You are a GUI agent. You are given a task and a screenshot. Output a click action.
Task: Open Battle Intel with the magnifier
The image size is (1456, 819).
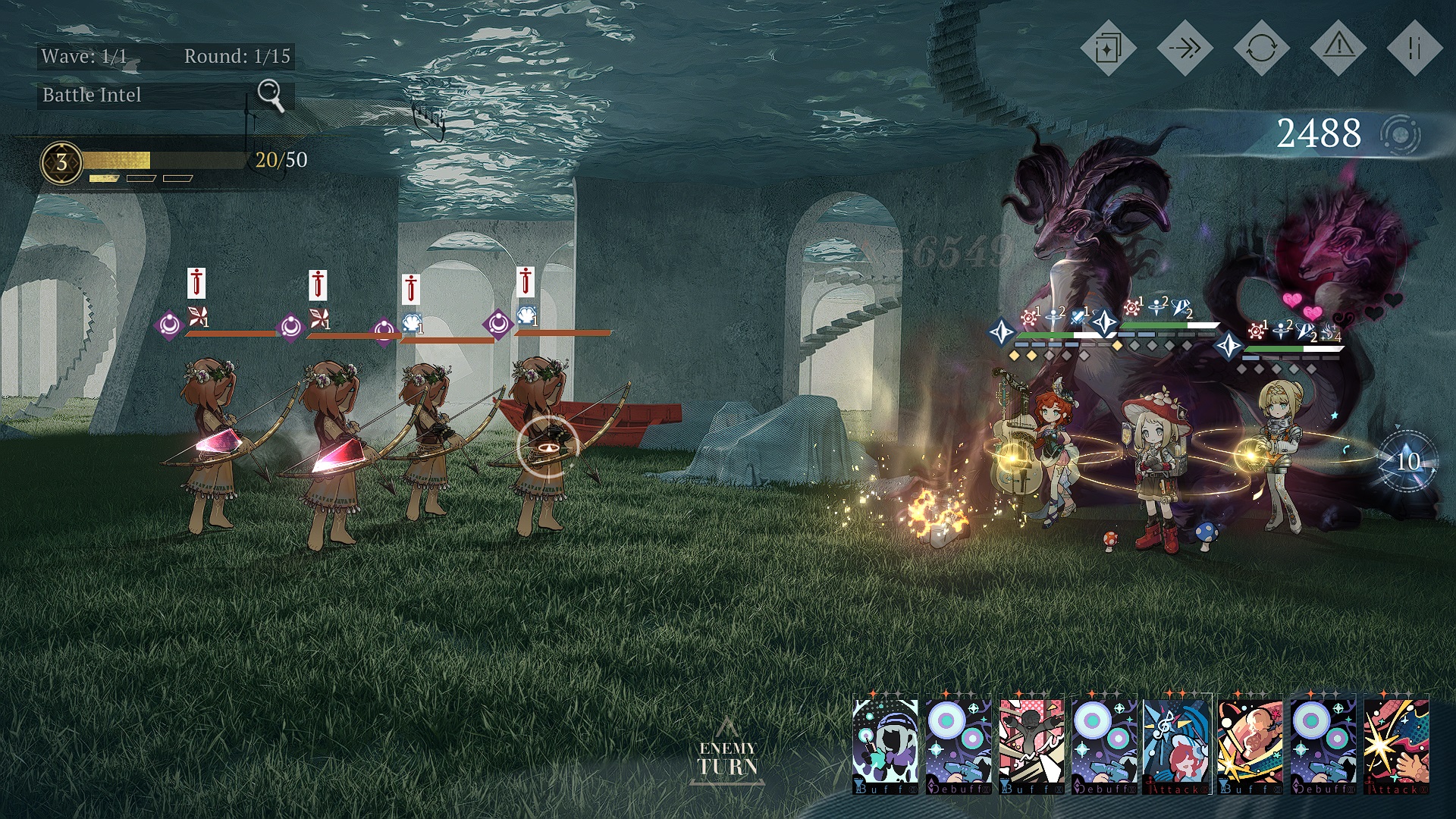pos(271,95)
